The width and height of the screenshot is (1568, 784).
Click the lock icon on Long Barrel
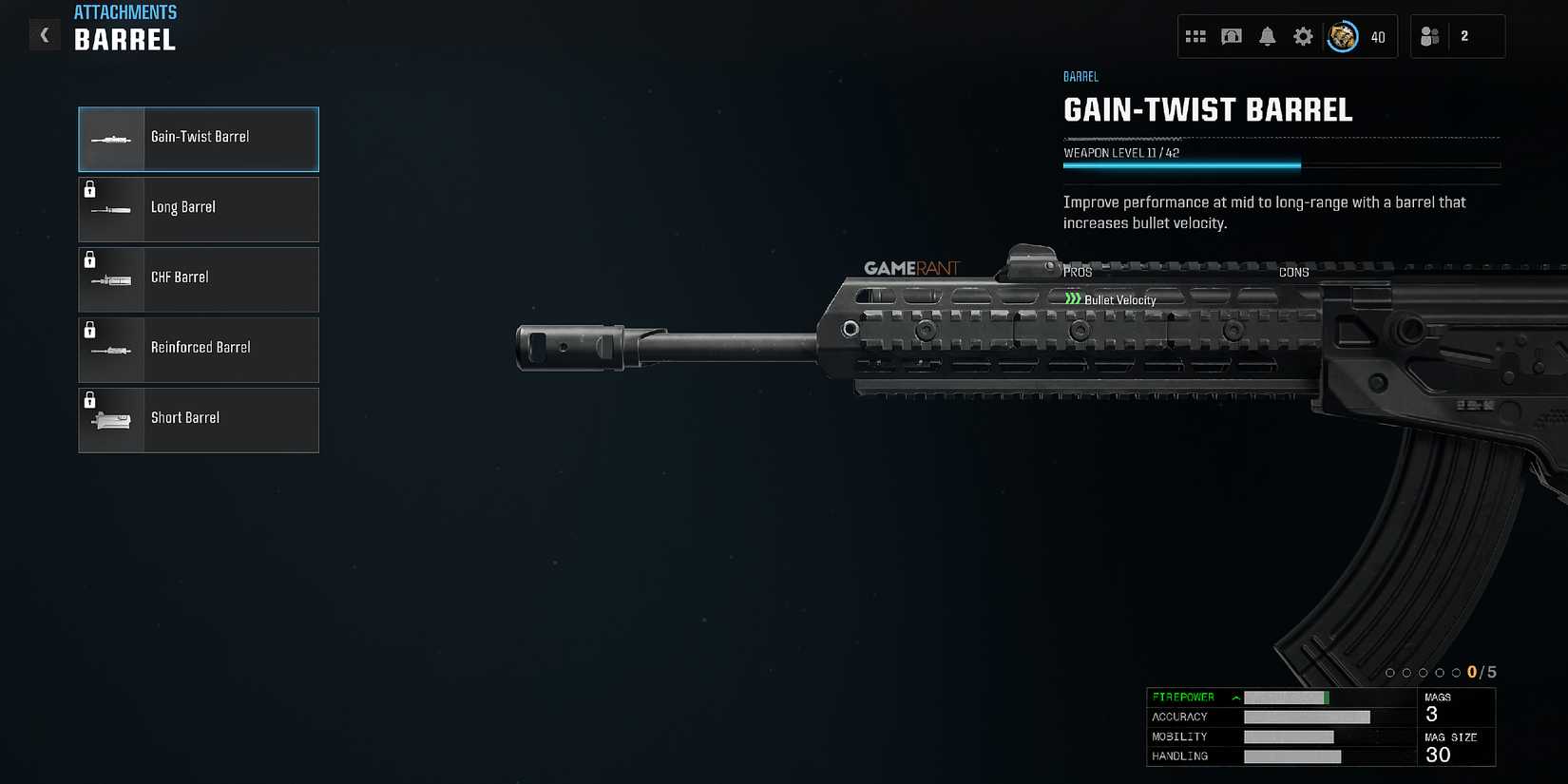(x=91, y=191)
